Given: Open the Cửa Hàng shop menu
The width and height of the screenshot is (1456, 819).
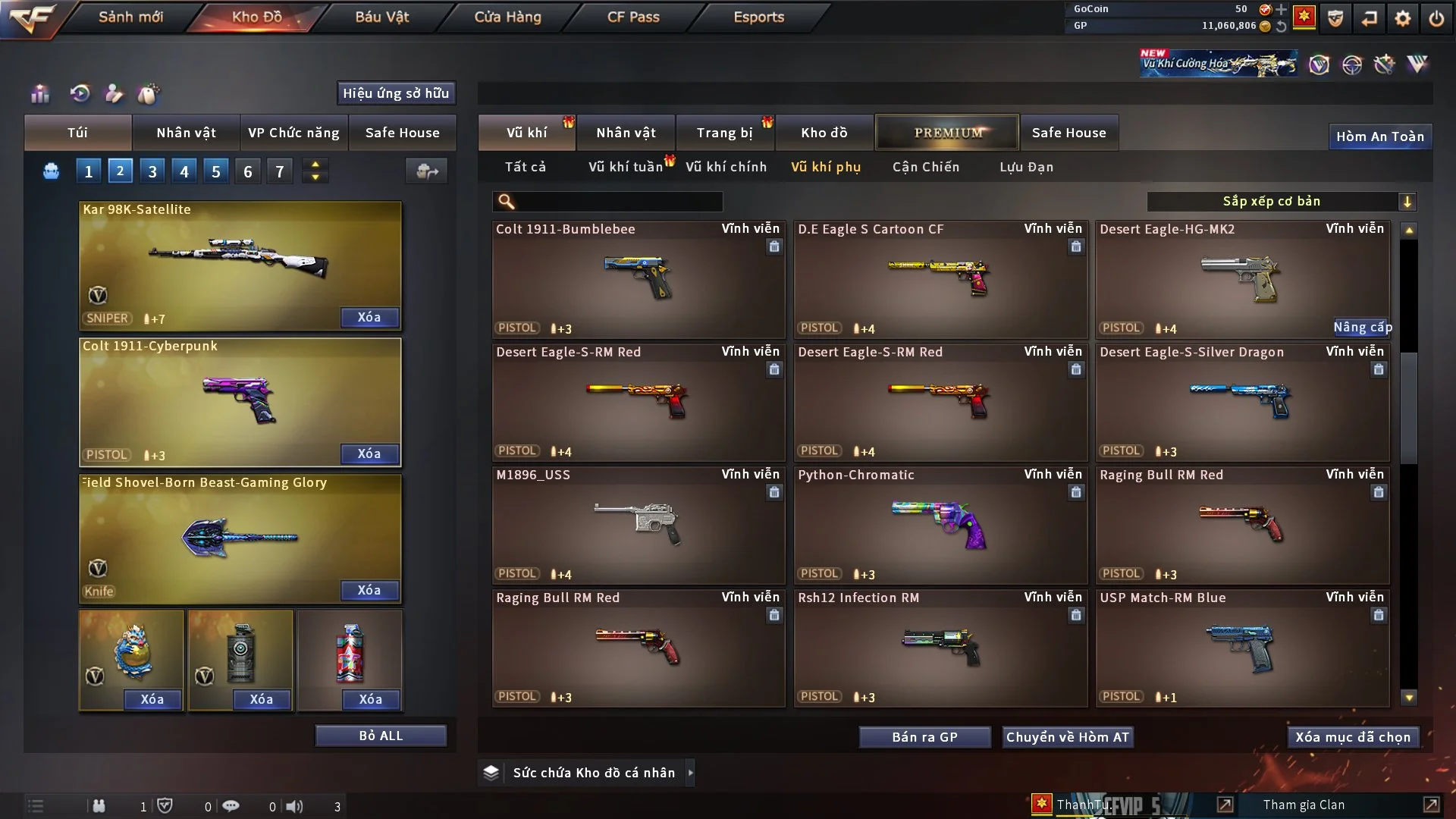Looking at the screenshot, I should 507,17.
